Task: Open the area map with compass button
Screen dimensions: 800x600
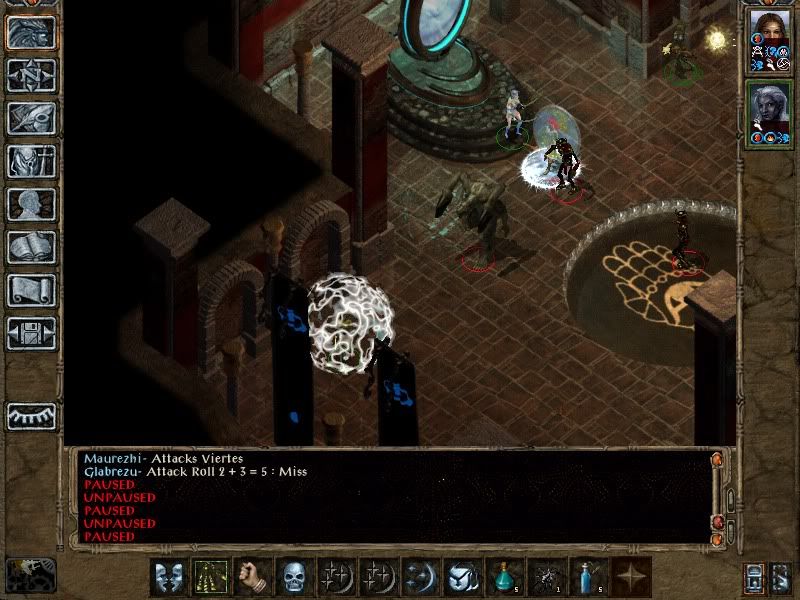Action: coord(31,75)
